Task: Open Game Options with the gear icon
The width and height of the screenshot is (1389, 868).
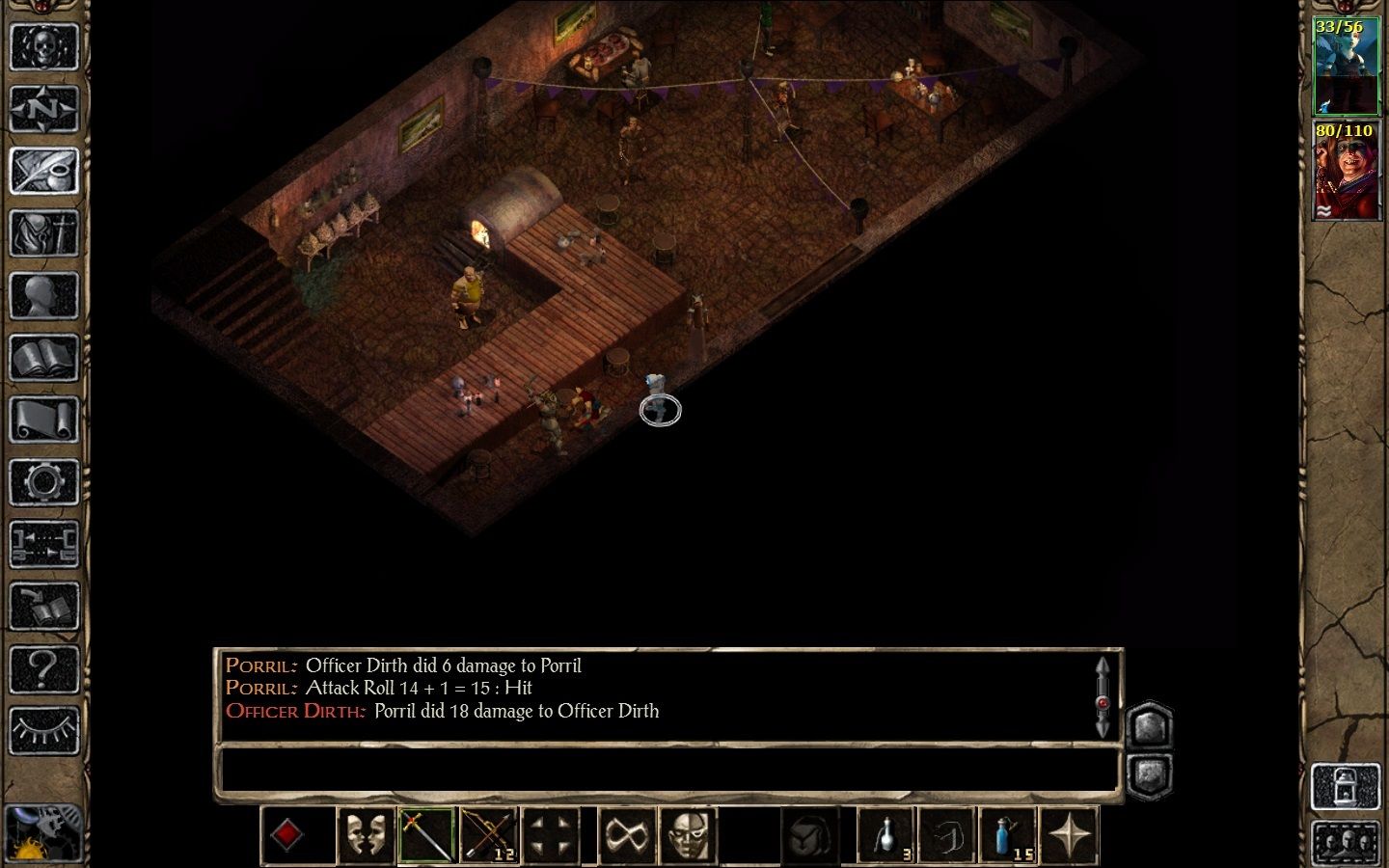Action: (45, 477)
